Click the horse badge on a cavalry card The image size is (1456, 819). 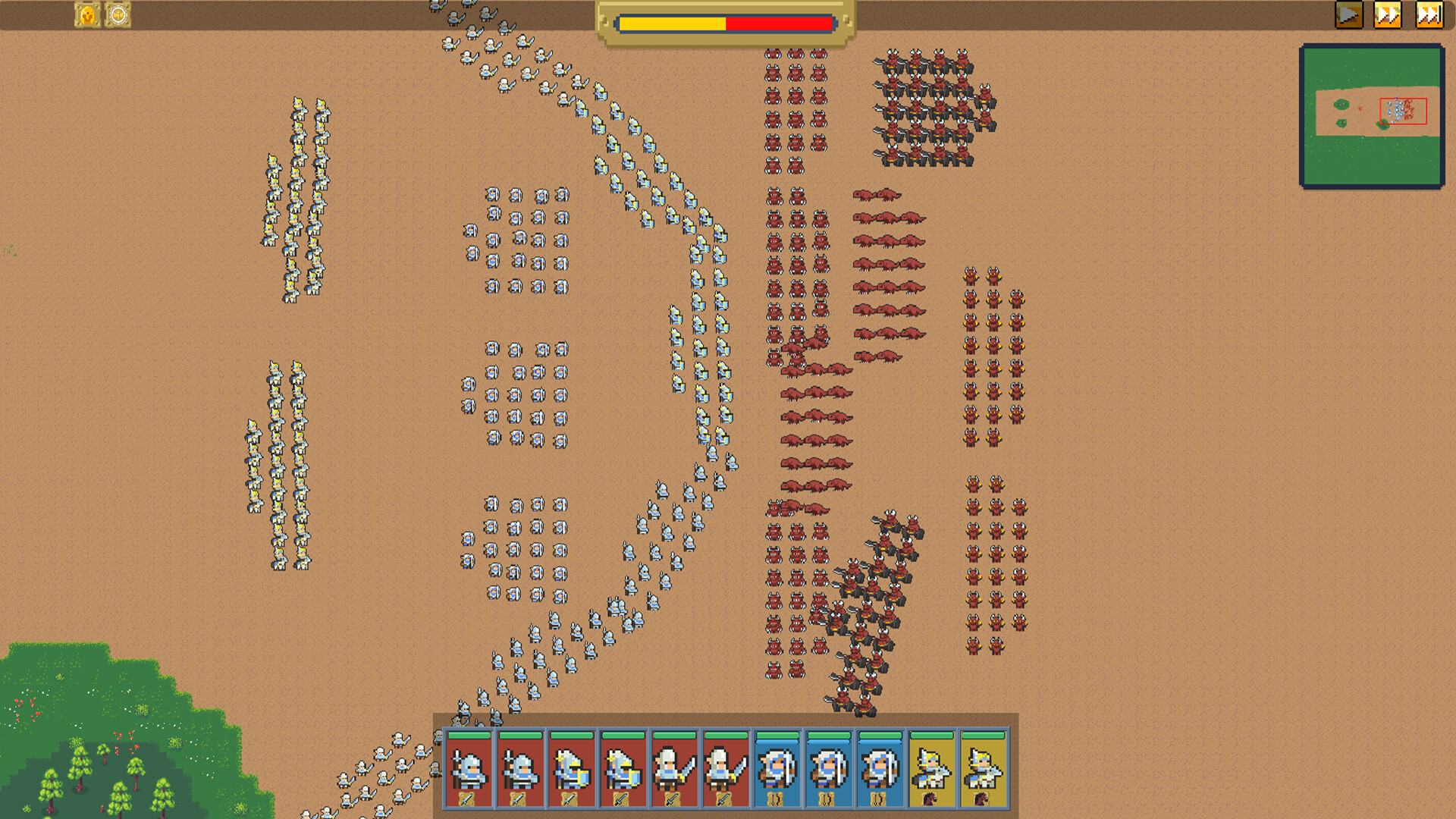(930, 799)
